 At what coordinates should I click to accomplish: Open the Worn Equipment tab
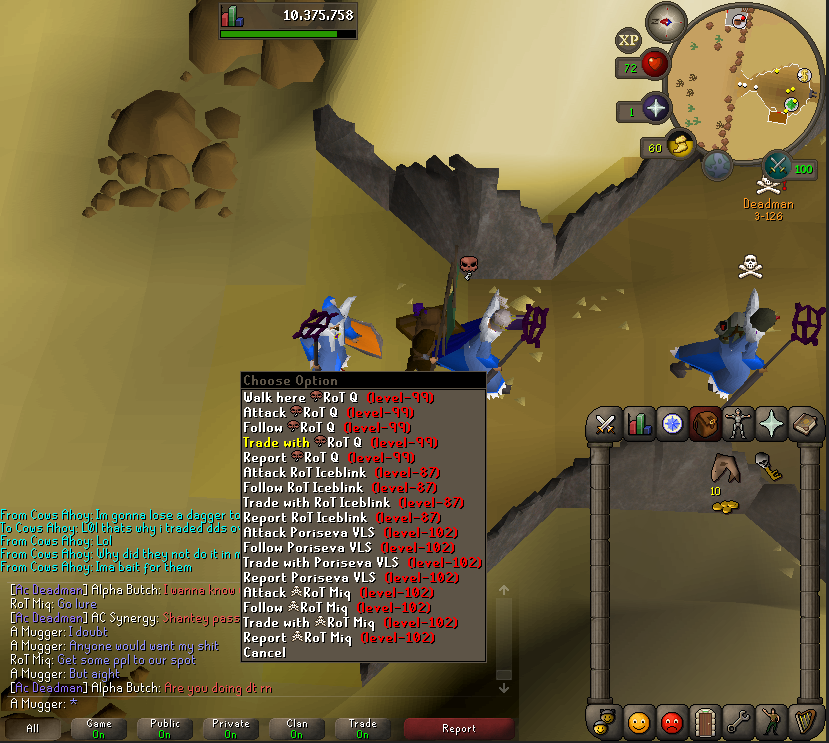[737, 424]
